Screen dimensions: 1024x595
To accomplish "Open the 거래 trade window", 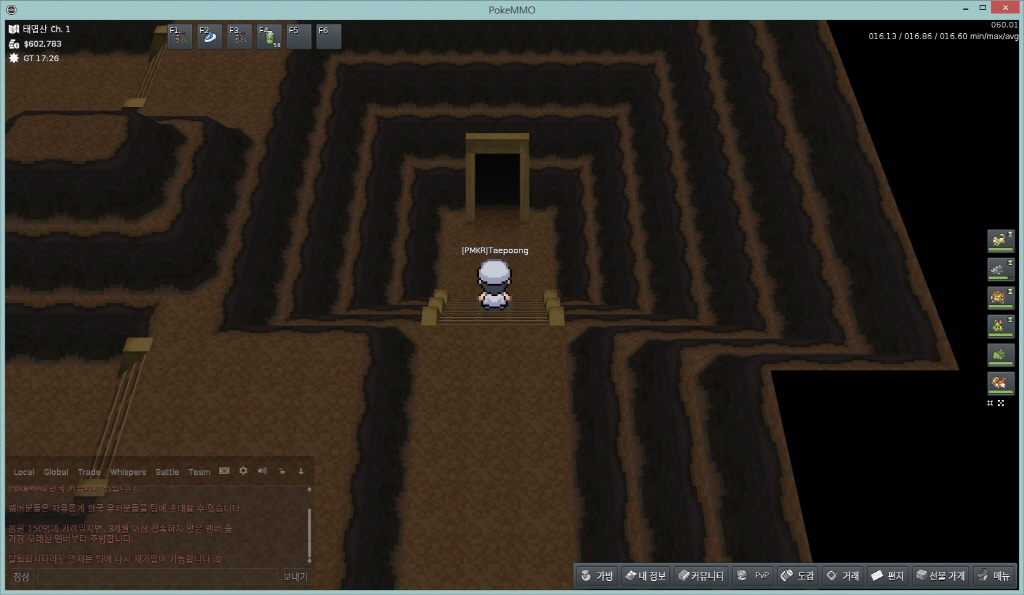I will point(842,576).
